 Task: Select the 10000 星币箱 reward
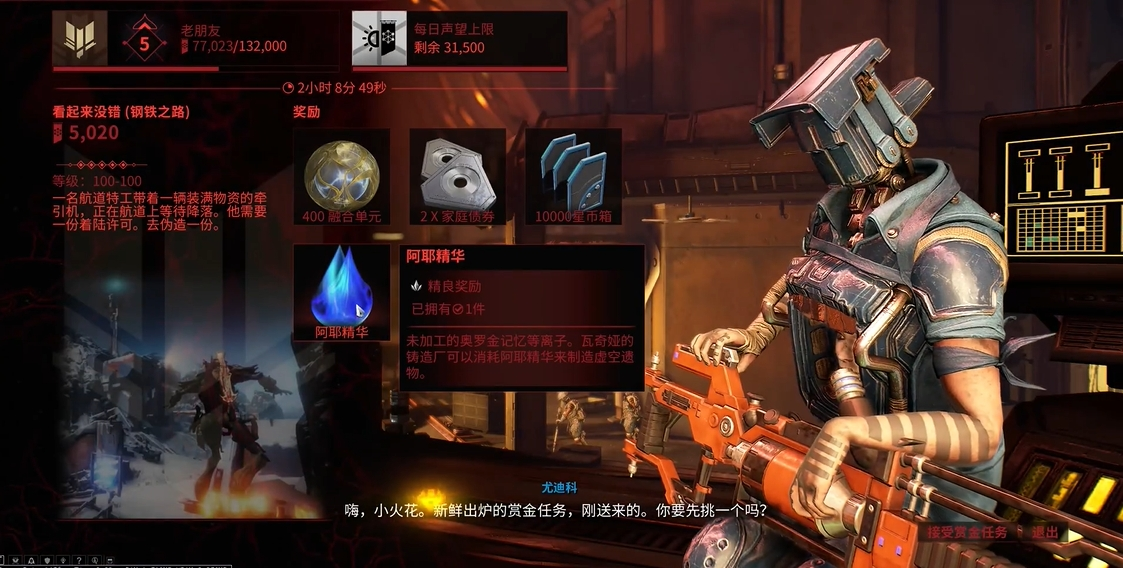pos(573,174)
